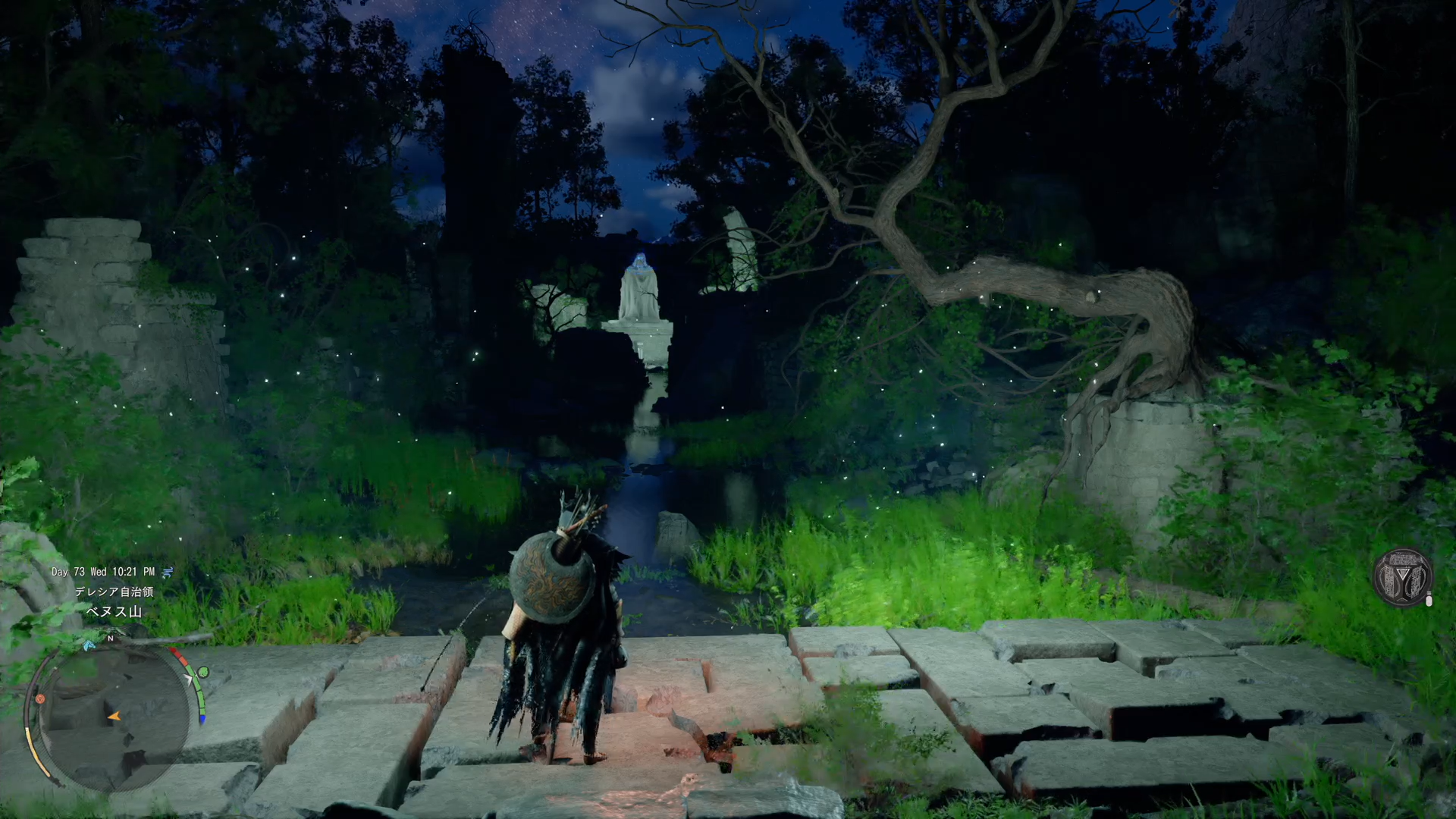Select the blue horse marker on minimap

pyautogui.click(x=89, y=645)
